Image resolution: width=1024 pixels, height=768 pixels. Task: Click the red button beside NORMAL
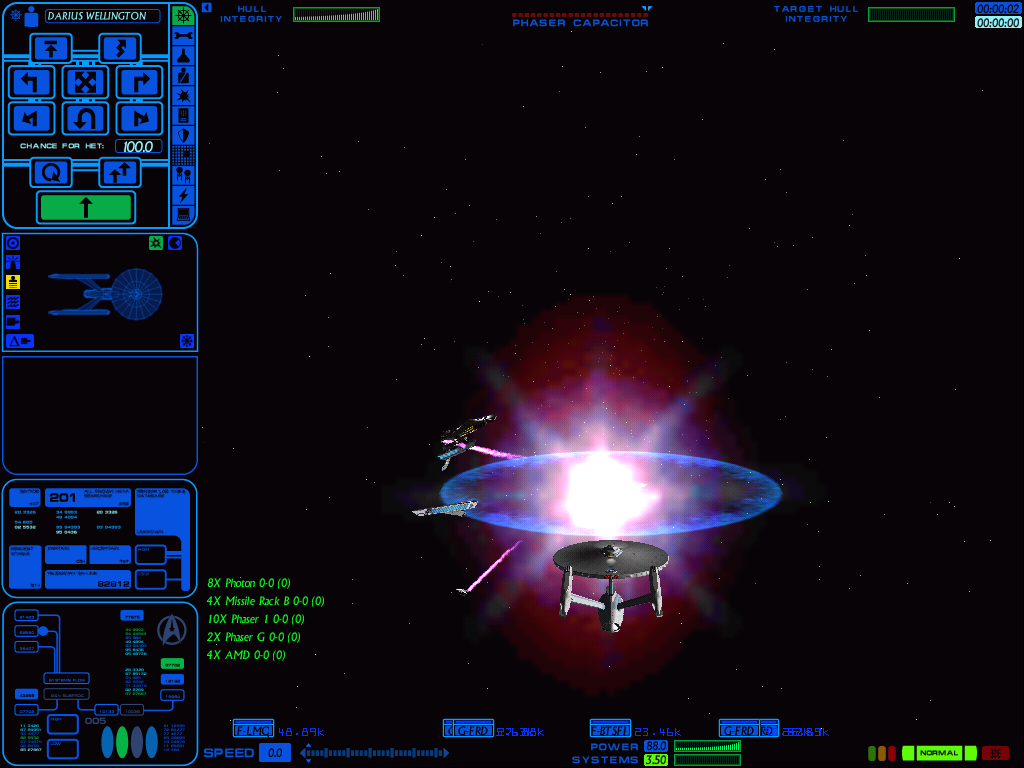[995, 753]
